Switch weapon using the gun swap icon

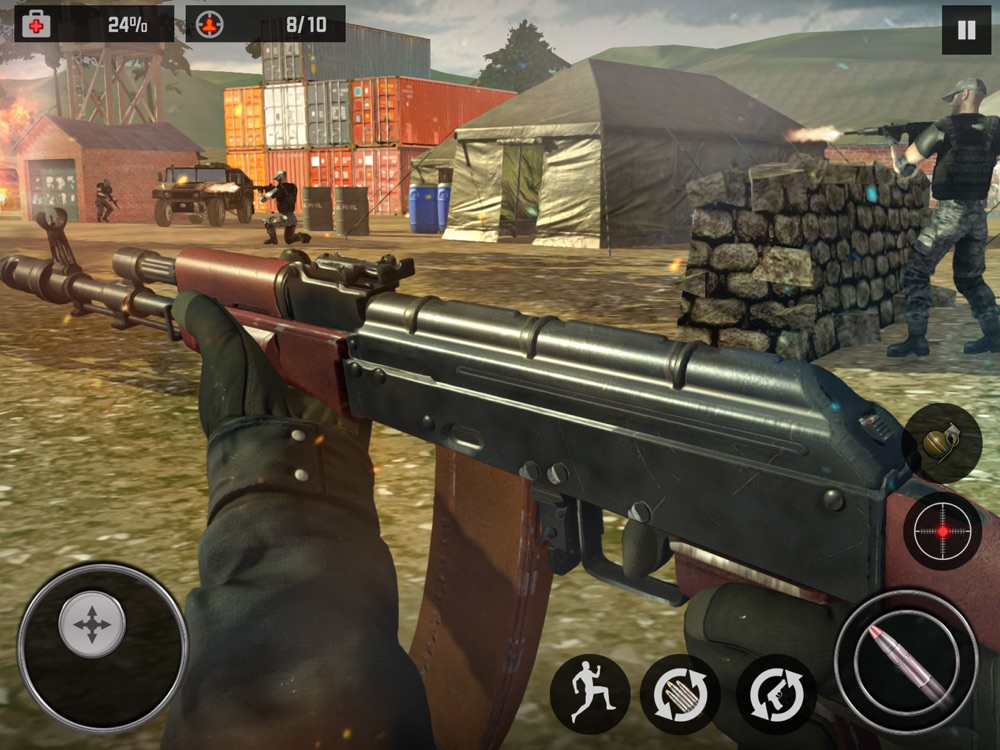(x=776, y=694)
